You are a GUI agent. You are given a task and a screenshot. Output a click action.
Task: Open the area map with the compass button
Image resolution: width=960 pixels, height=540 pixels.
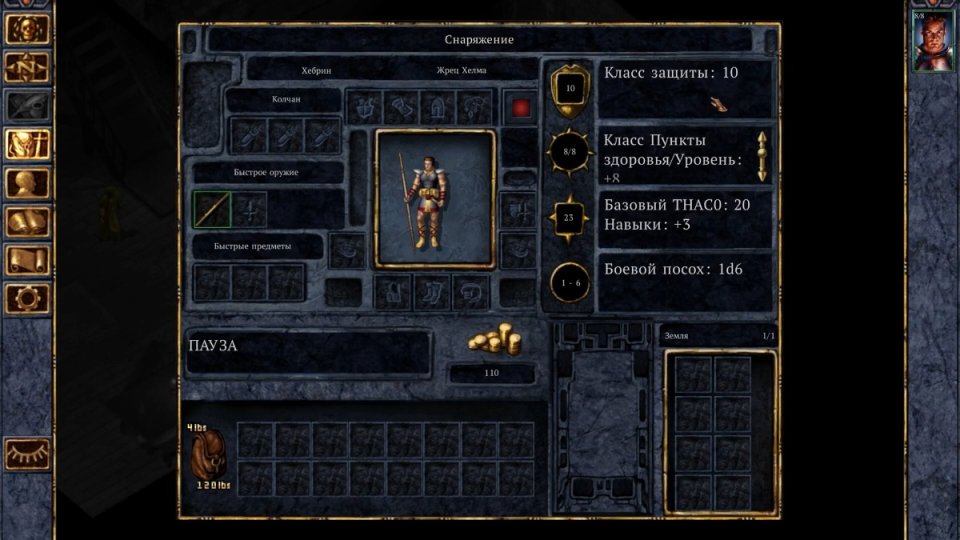(x=28, y=67)
